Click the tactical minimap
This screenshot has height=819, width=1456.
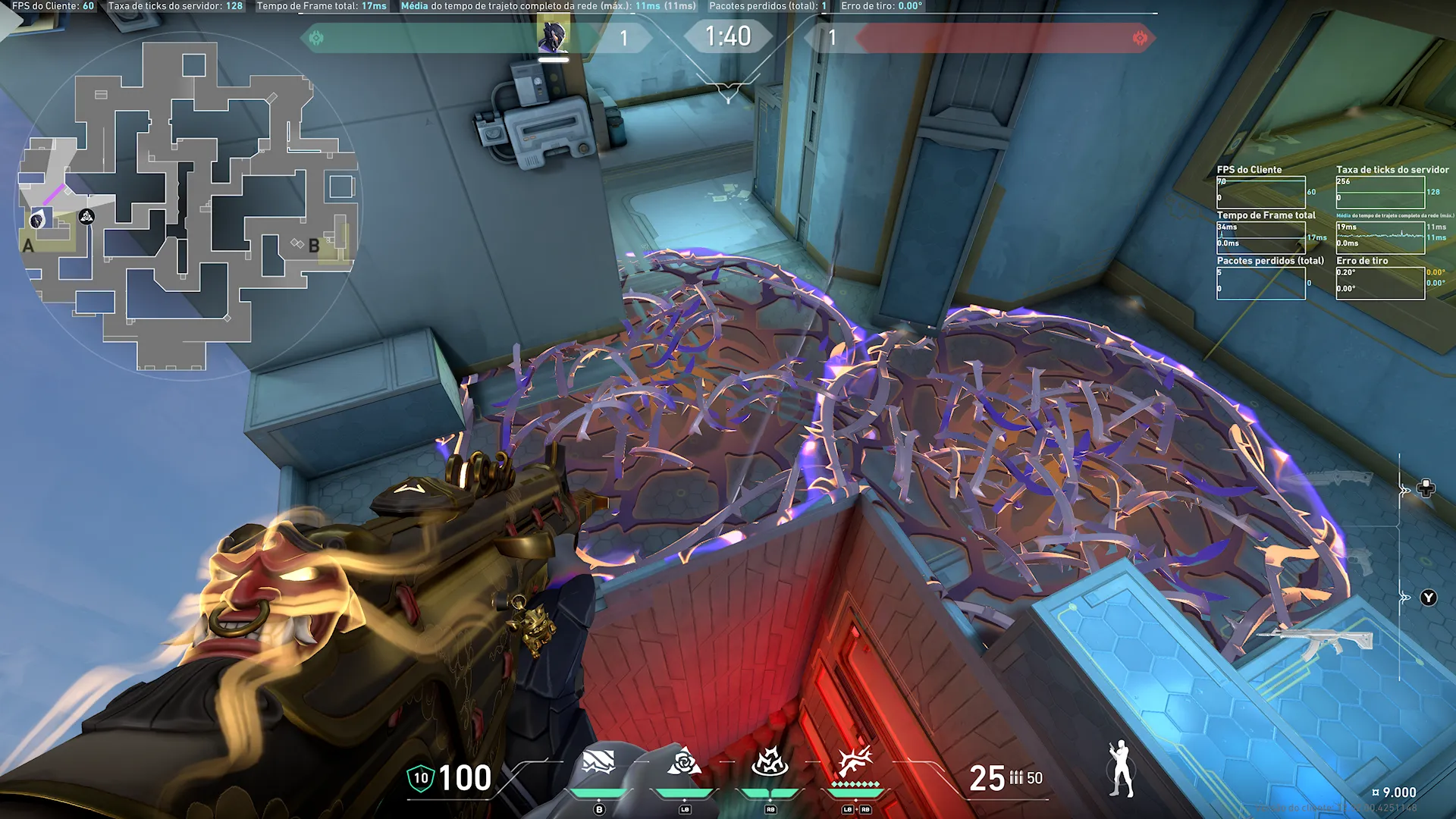pos(190,206)
